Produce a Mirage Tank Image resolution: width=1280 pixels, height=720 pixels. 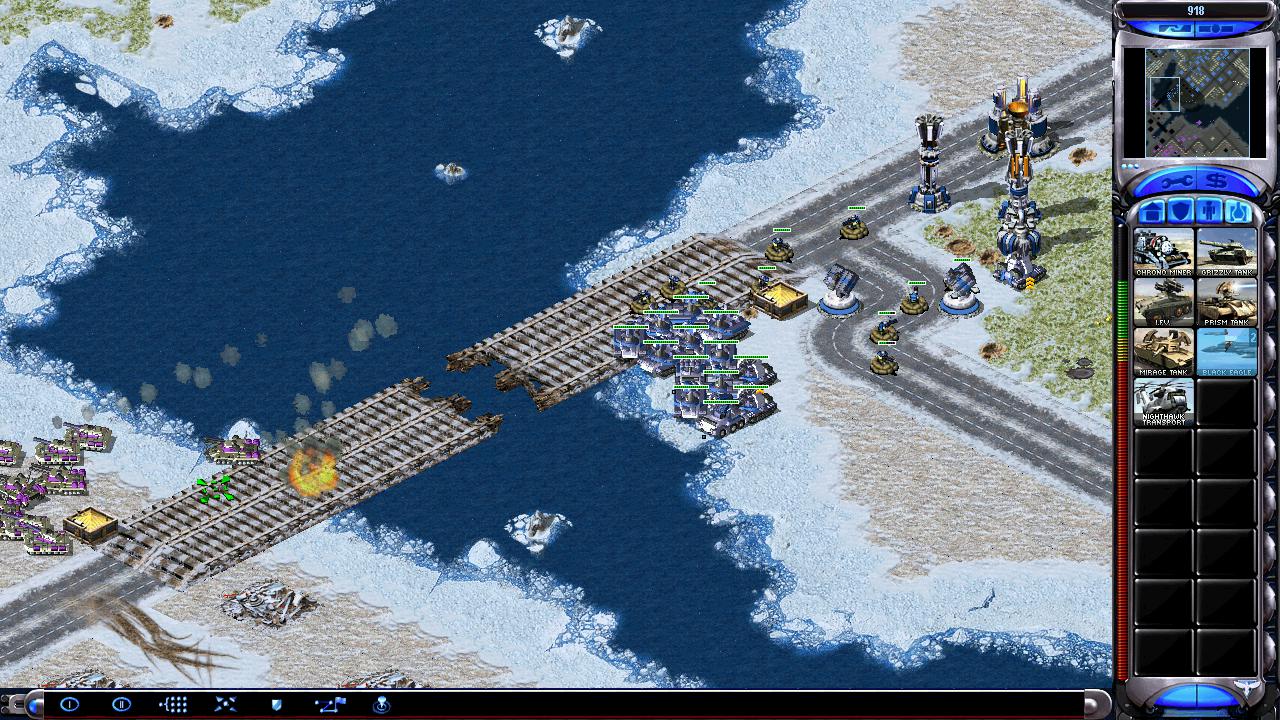[1163, 352]
